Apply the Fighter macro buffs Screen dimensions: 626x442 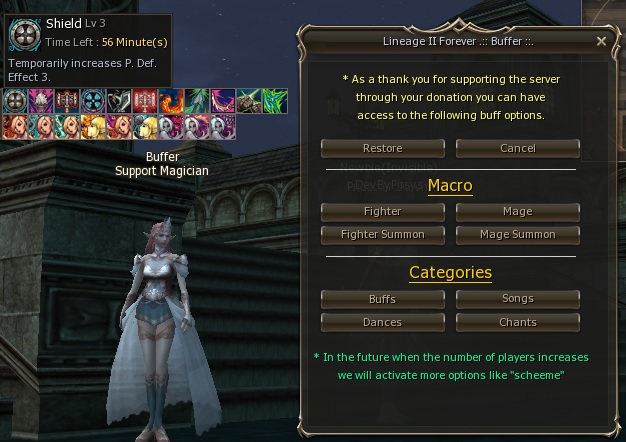click(x=383, y=212)
